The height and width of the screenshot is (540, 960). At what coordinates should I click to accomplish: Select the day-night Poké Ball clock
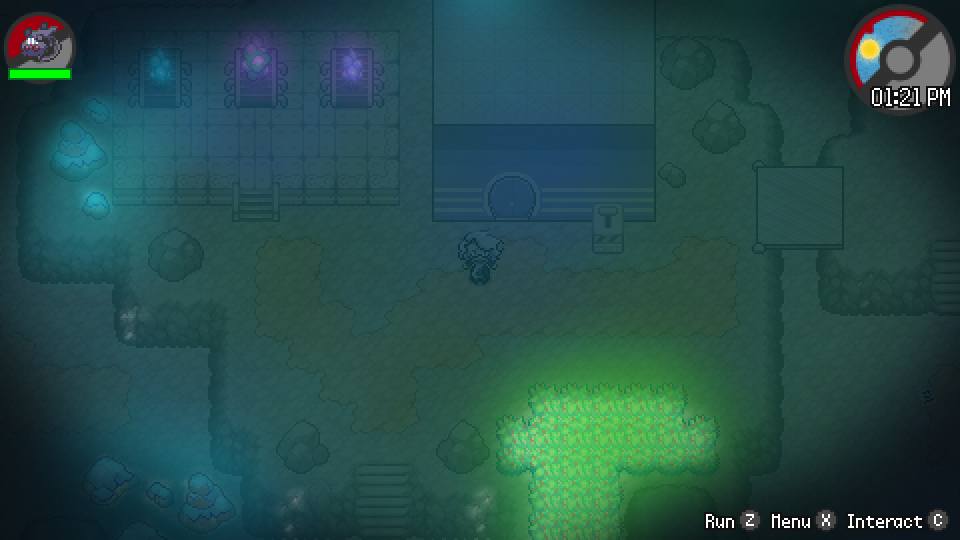pyautogui.click(x=899, y=57)
